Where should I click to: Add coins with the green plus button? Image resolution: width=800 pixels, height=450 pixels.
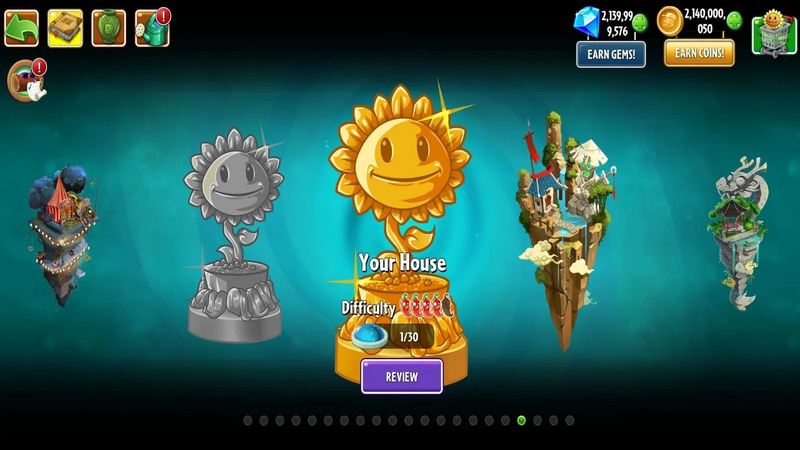(x=734, y=21)
